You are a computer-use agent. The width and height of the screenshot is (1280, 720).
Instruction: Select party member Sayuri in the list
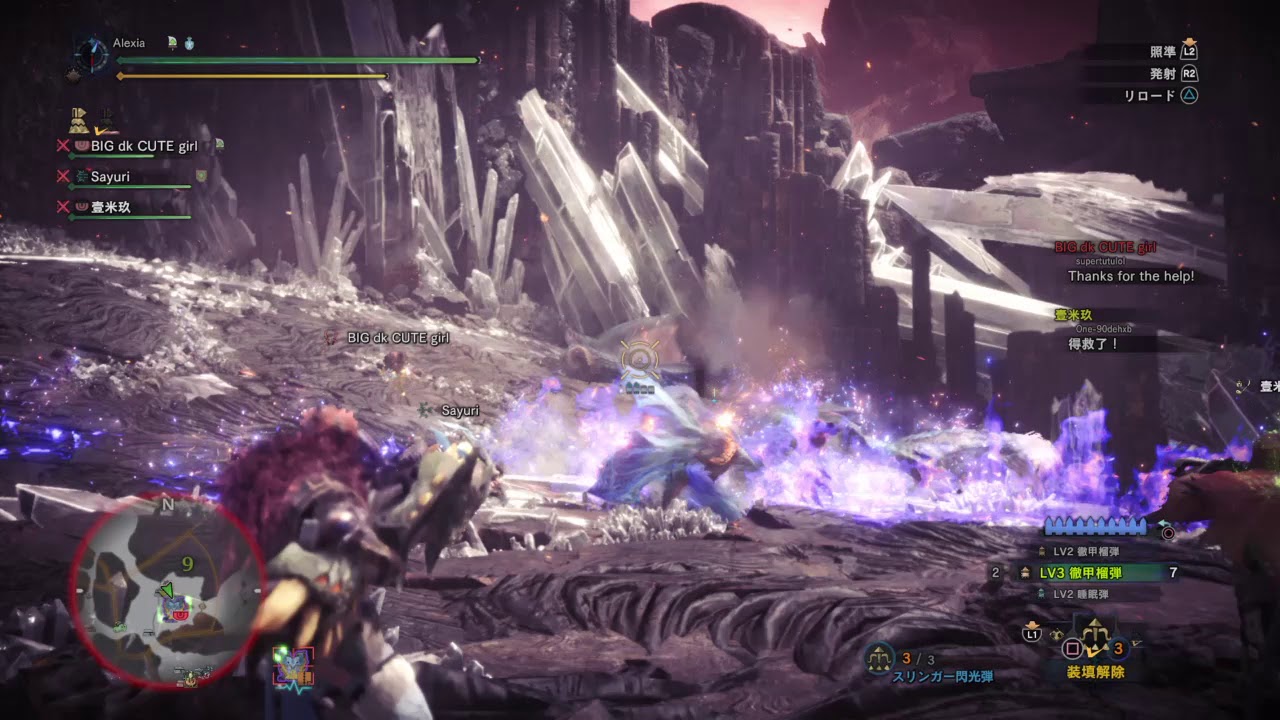click(110, 177)
